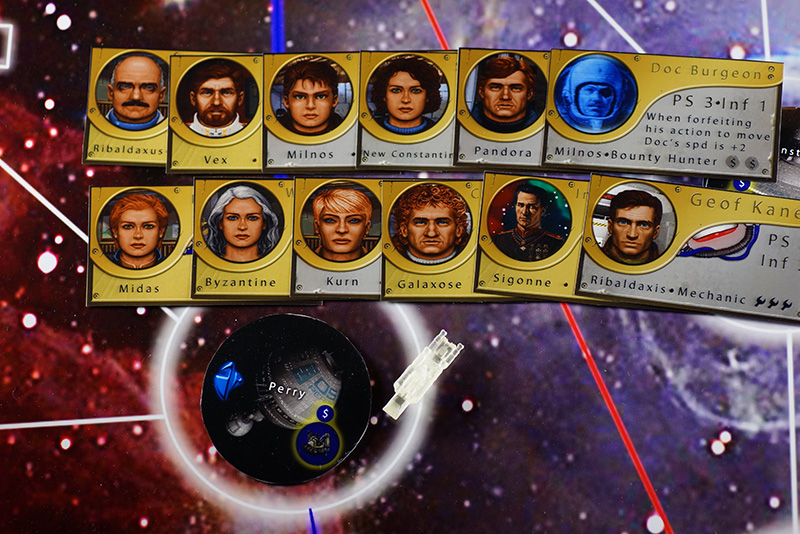Pick the Byzantine character card
Viewport: 800px width, 534px height.
pyautogui.click(x=241, y=238)
